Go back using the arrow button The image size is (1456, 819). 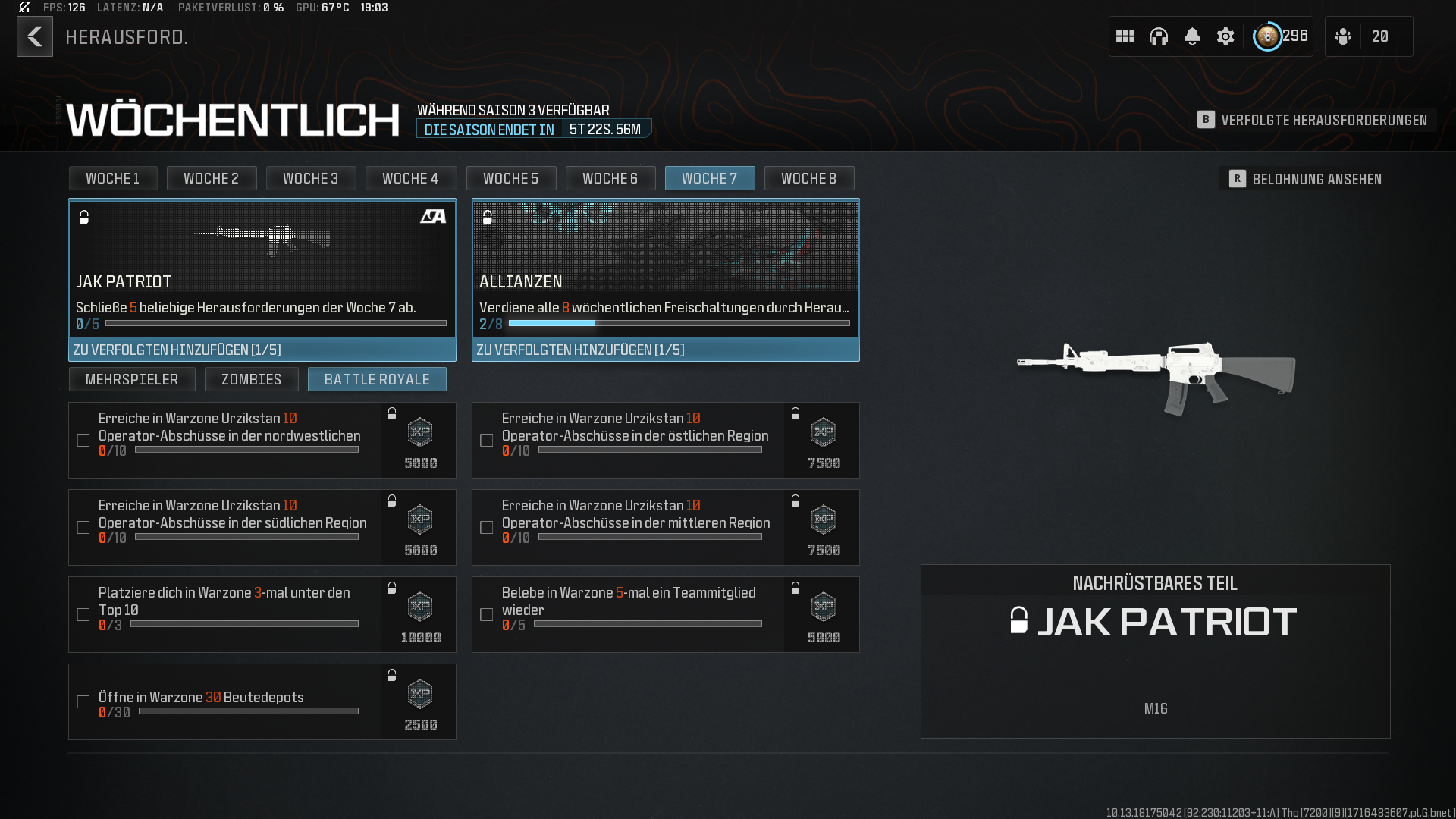(35, 36)
